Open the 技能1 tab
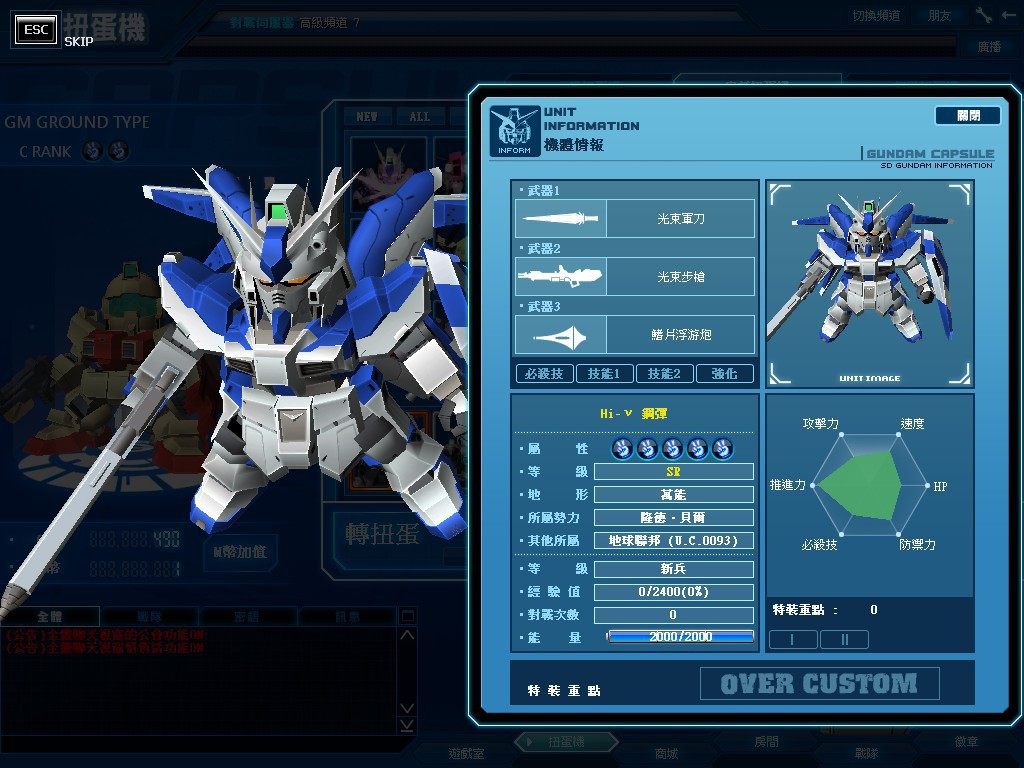The width and height of the screenshot is (1024, 768). coord(604,374)
